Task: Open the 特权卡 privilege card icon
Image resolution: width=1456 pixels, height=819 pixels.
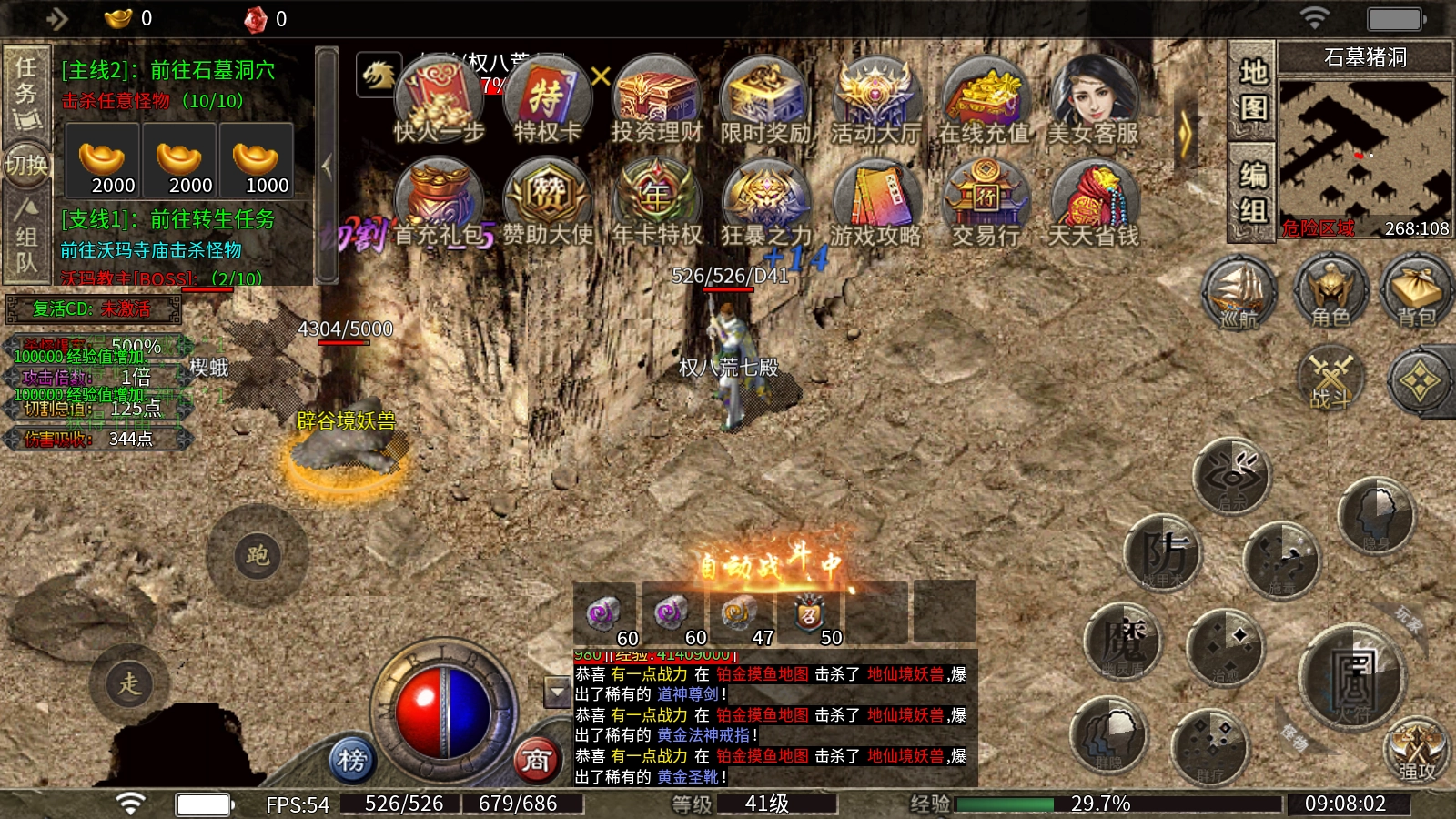Action: click(x=547, y=102)
